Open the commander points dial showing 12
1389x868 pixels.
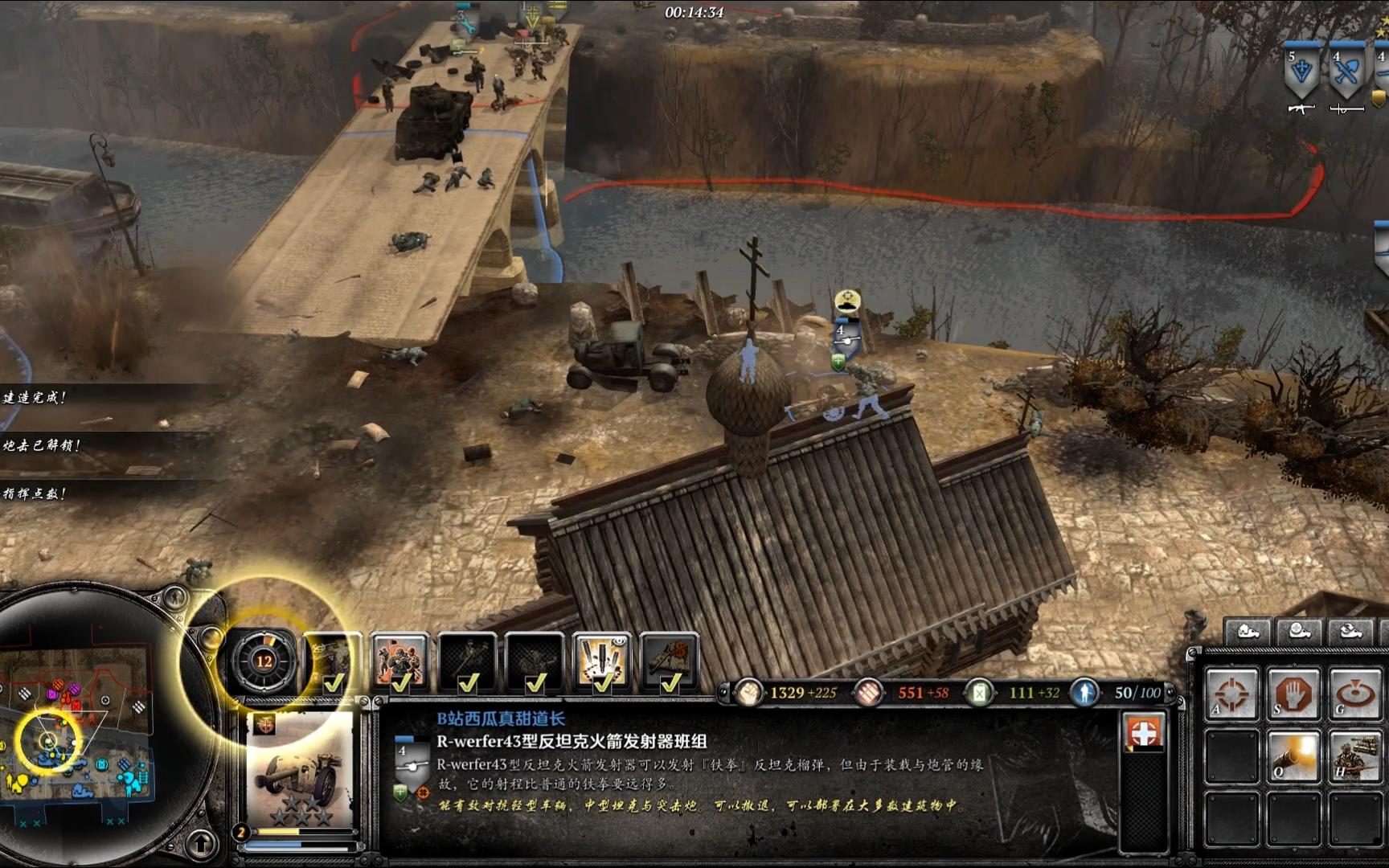pyautogui.click(x=264, y=661)
